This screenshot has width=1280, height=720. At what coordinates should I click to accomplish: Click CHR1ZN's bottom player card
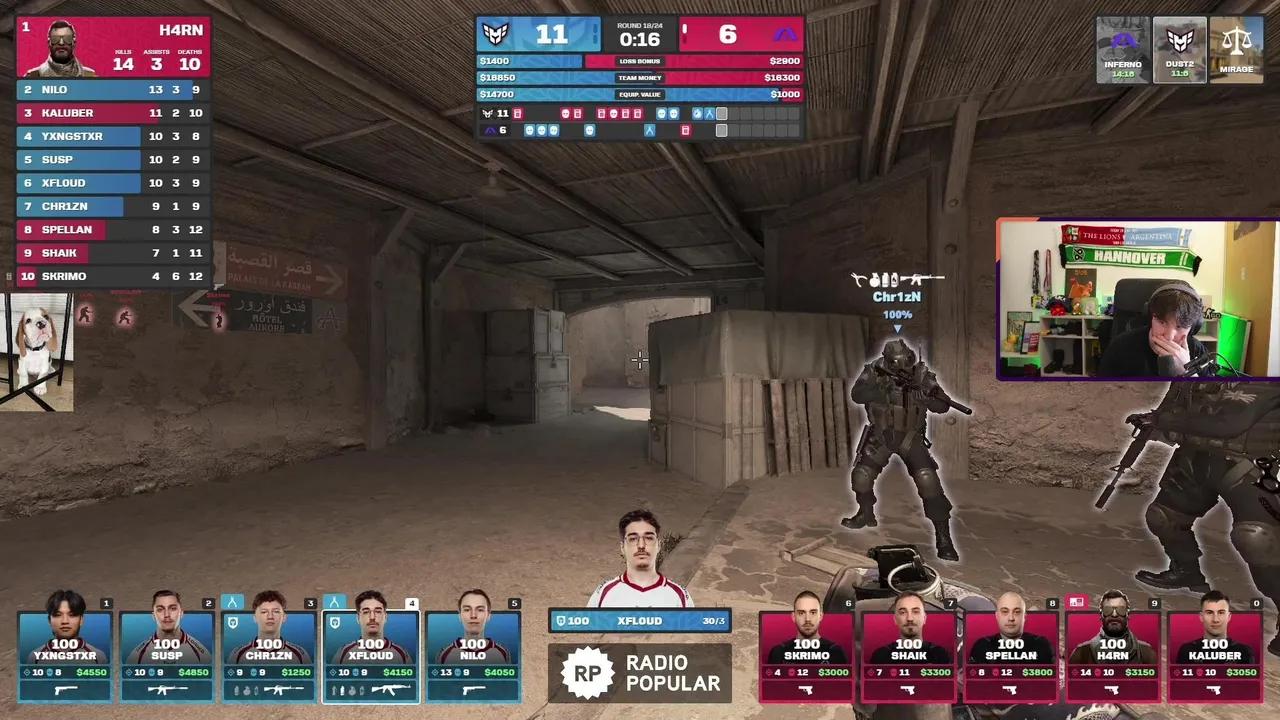pyautogui.click(x=269, y=650)
